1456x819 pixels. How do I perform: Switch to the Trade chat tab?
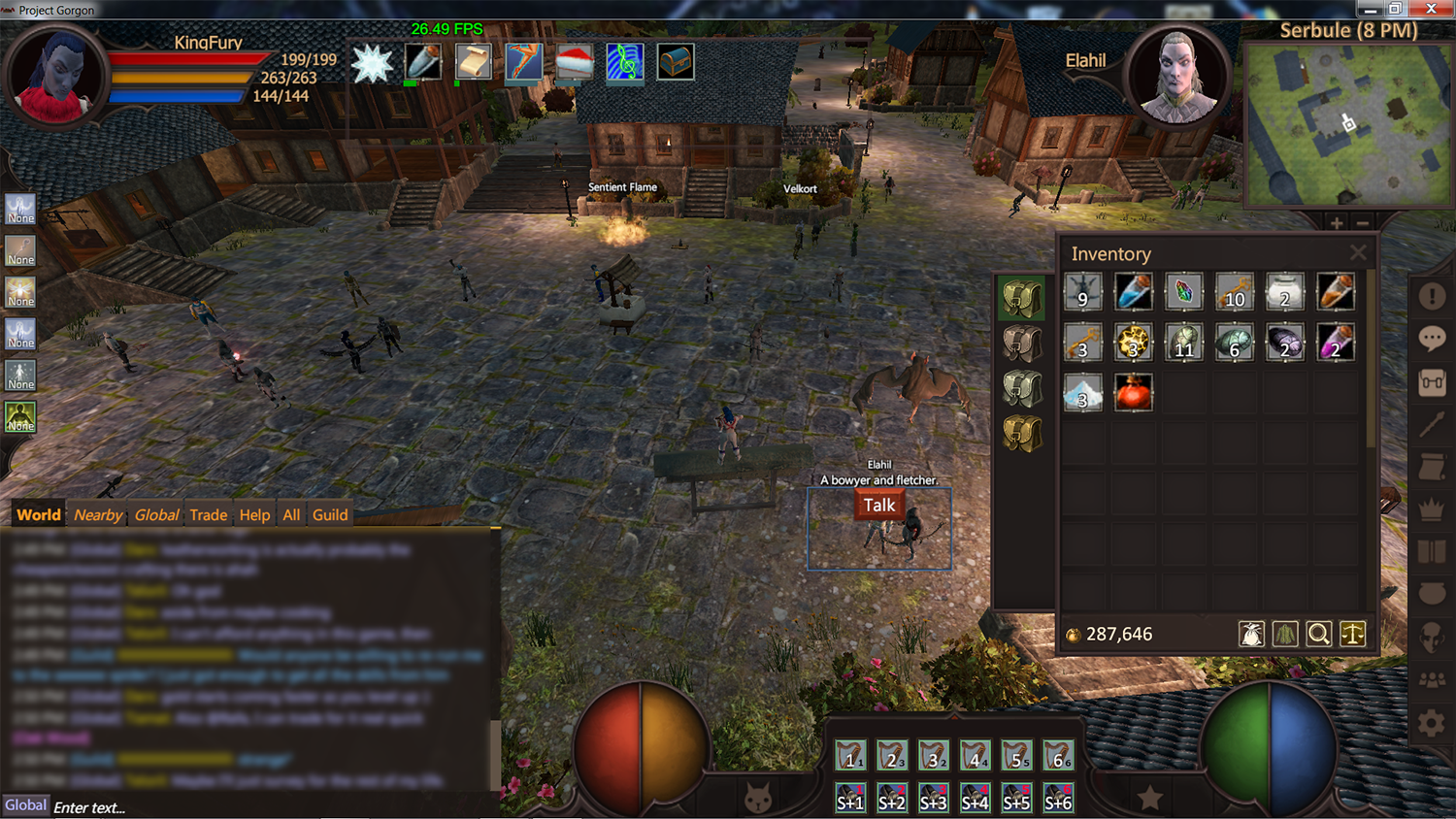pos(208,515)
